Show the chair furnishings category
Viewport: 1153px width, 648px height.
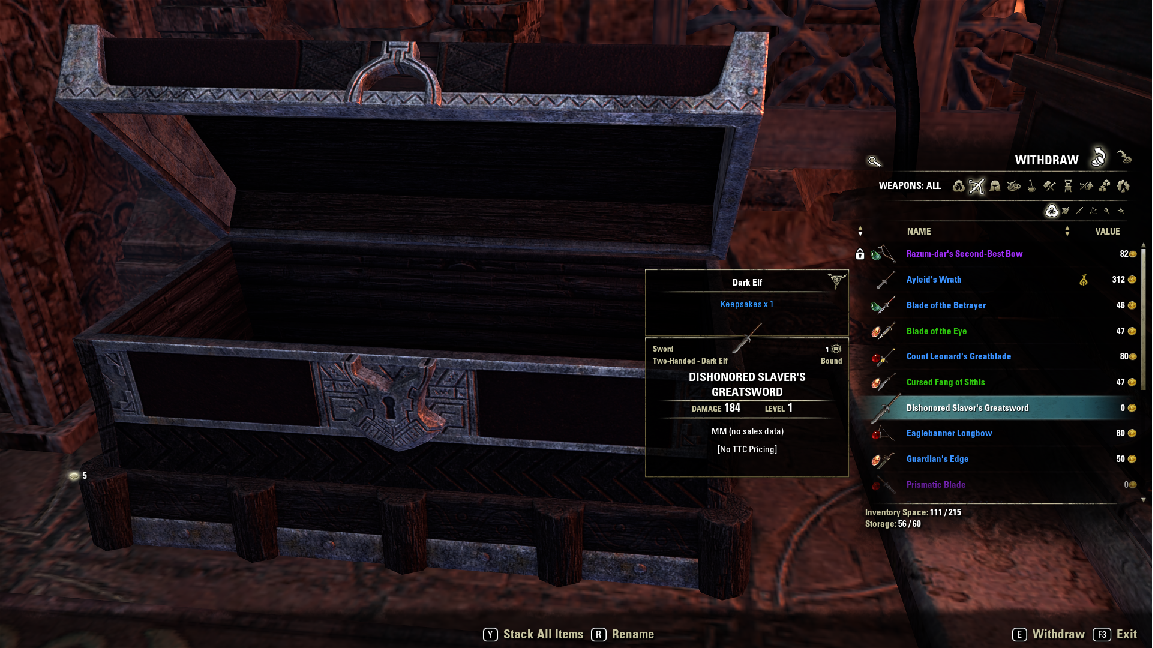1068,186
